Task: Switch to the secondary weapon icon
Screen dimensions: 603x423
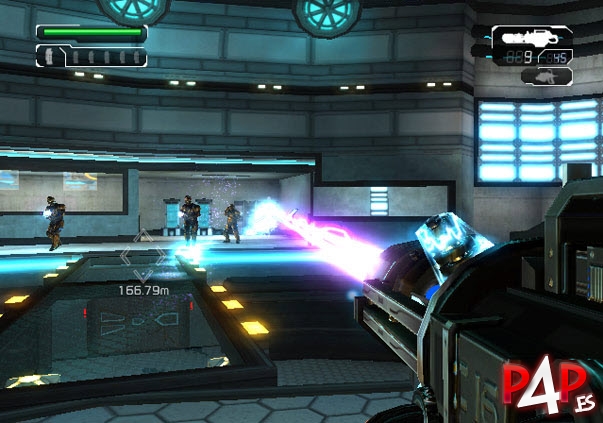Action: (x=547, y=76)
